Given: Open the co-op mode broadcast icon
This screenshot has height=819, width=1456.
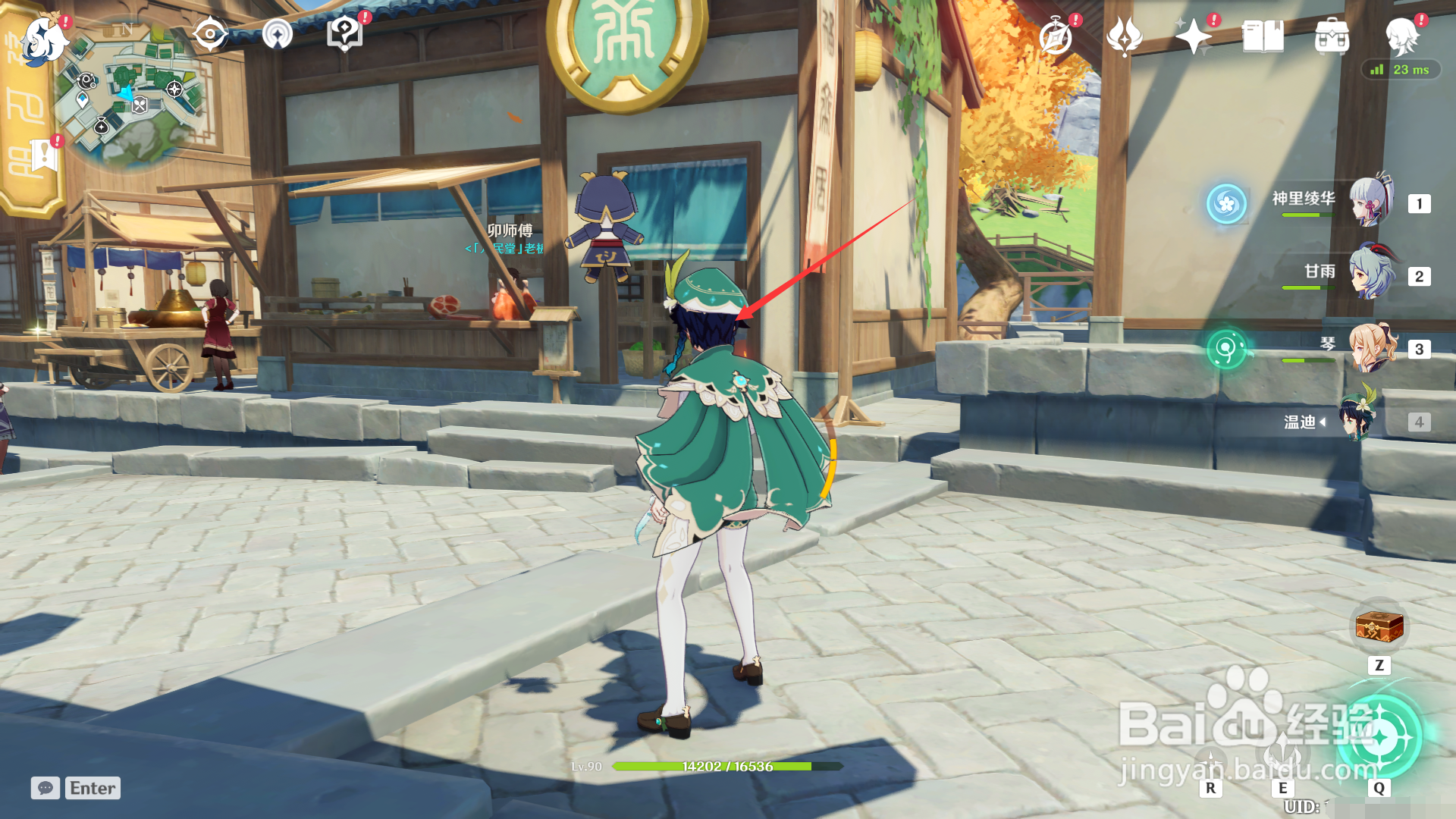Looking at the screenshot, I should tap(279, 33).
